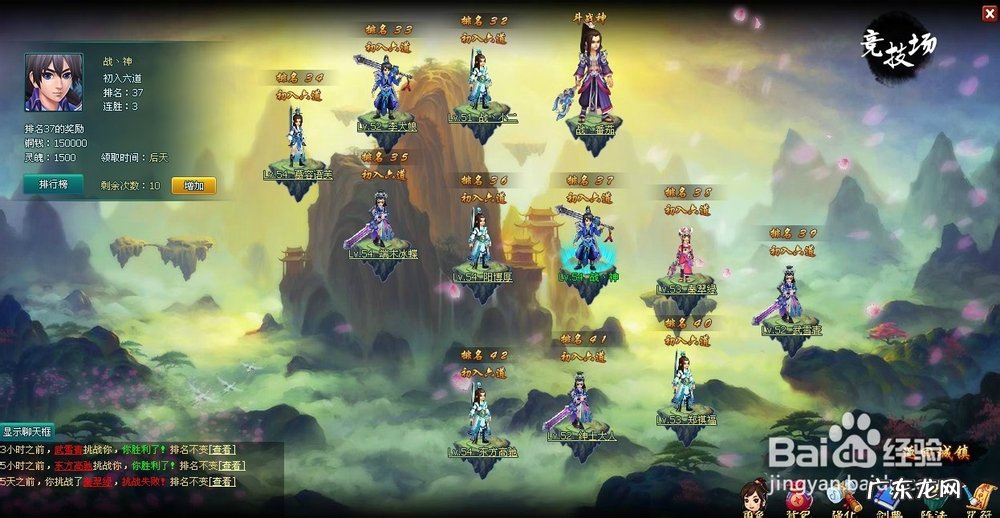Click the orange 增加 button for more attempts

193,185
